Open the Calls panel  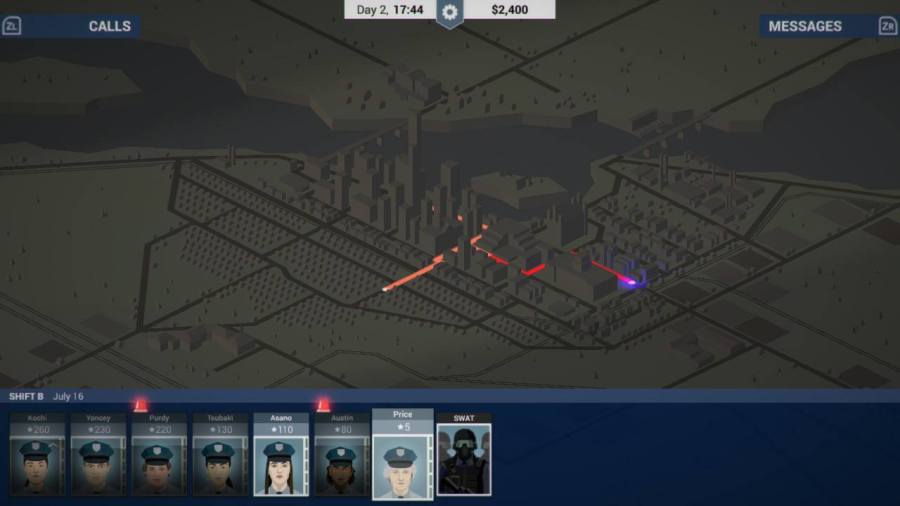click(x=108, y=26)
